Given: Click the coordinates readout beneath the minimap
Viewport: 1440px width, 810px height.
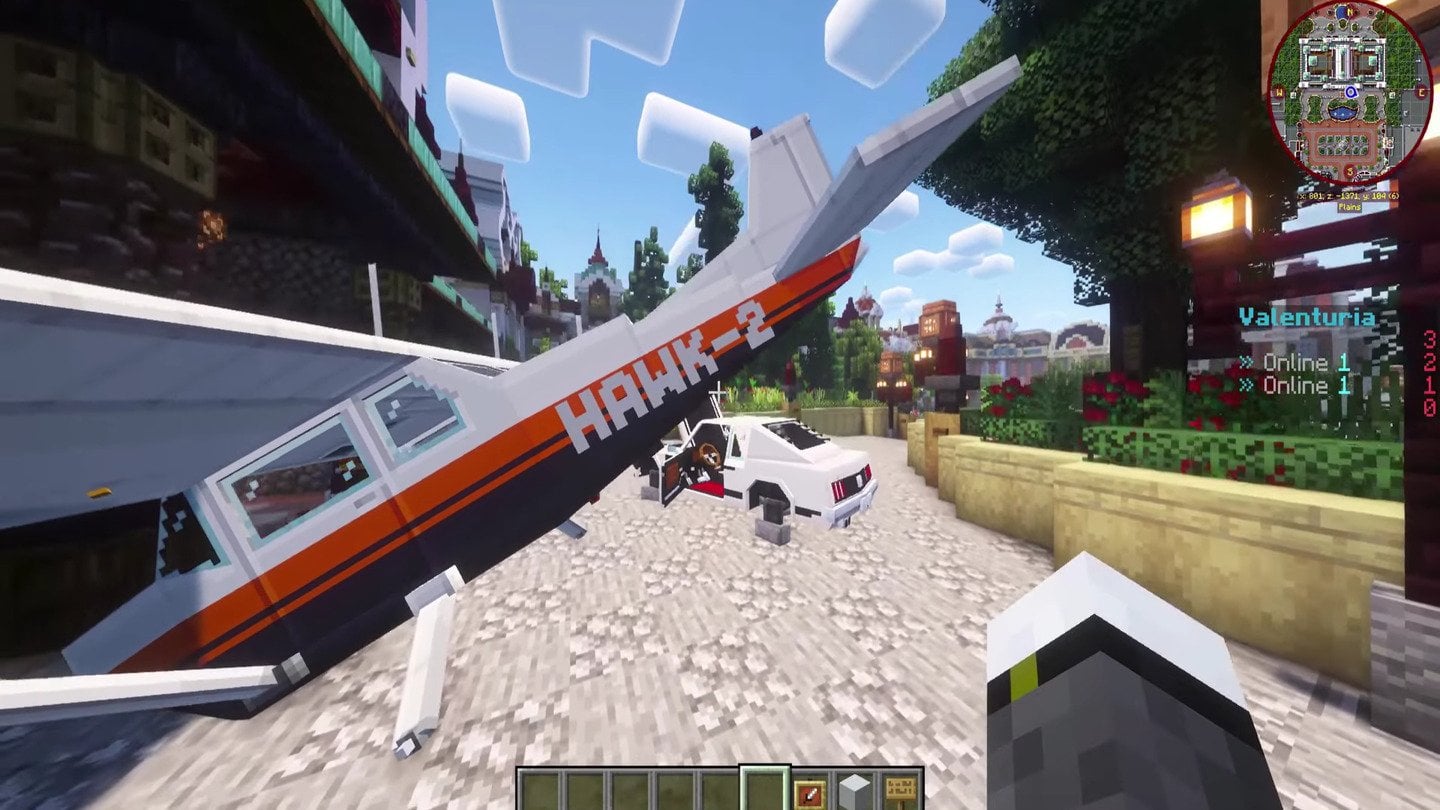Looking at the screenshot, I should 1348,196.
